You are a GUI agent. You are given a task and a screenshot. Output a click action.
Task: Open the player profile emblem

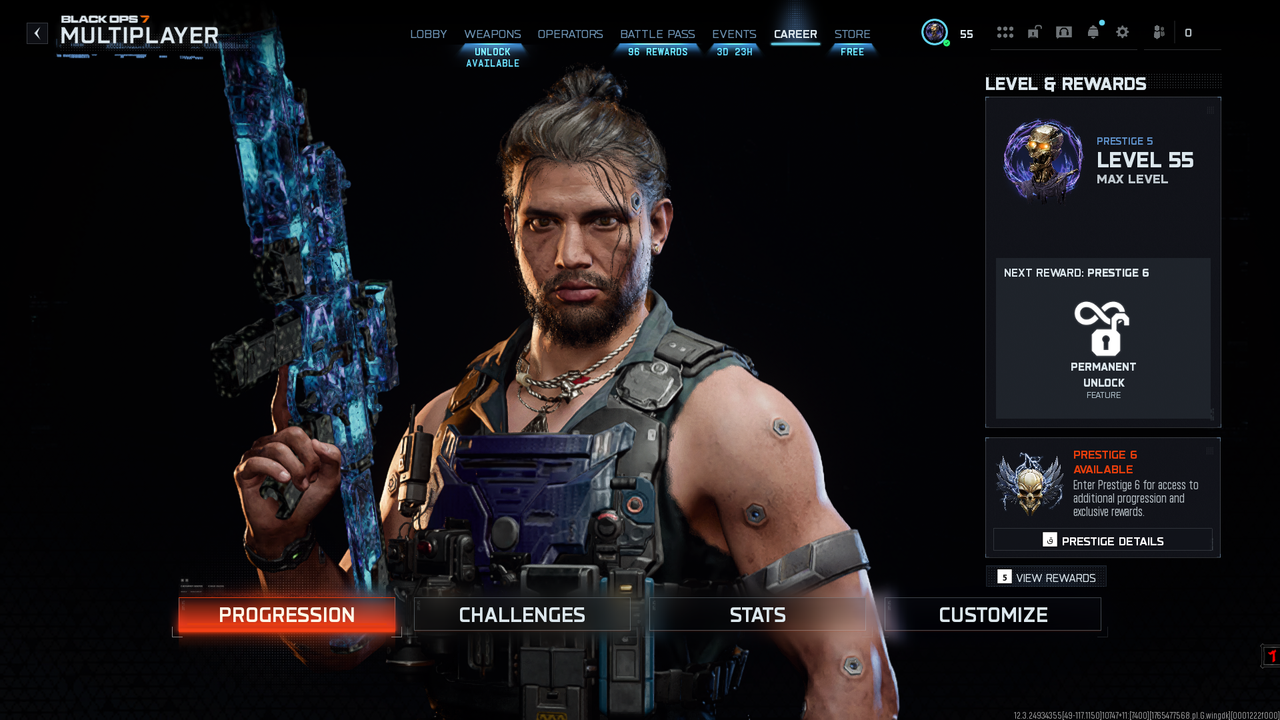click(935, 33)
